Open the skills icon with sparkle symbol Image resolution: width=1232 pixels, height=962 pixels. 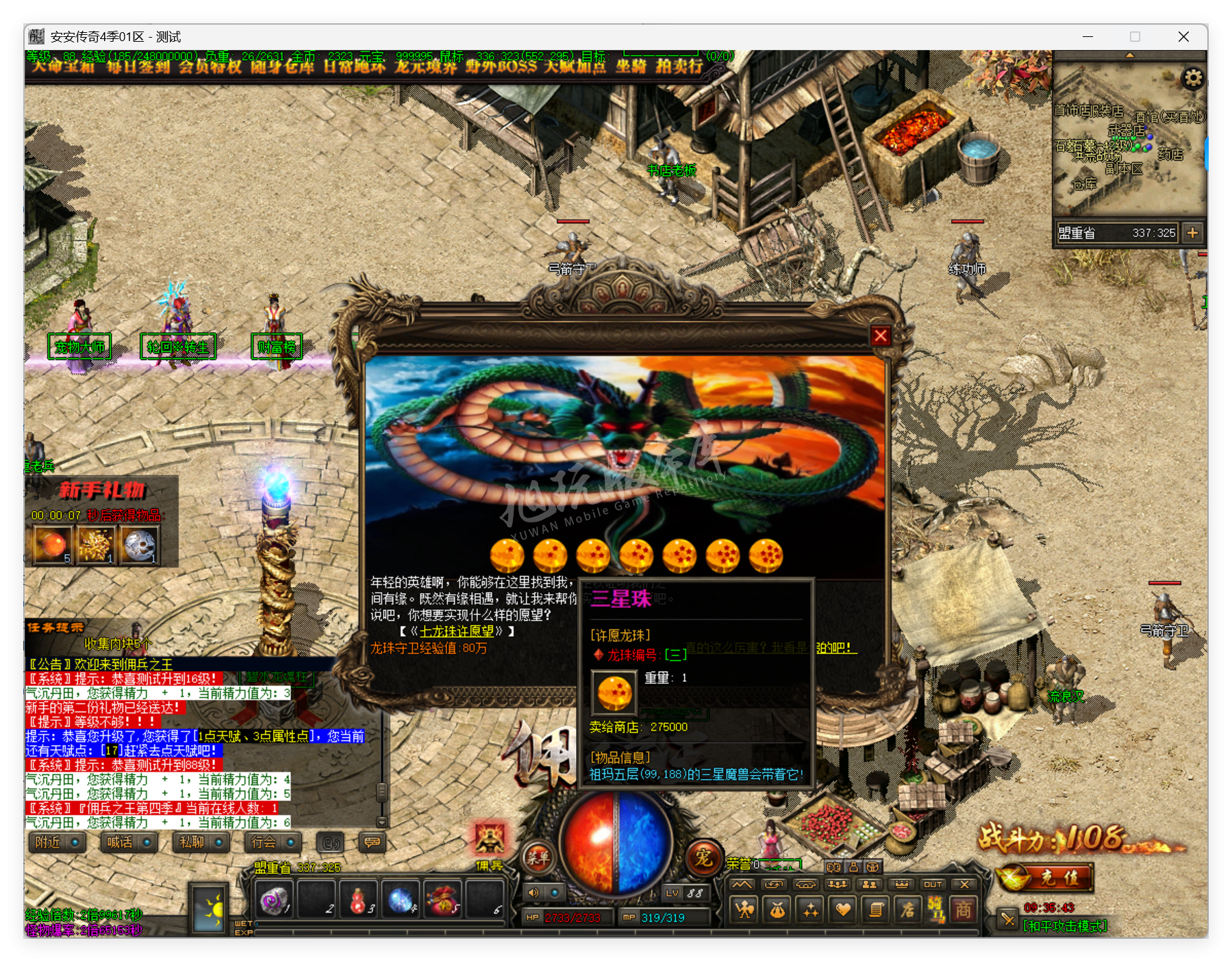point(808,911)
